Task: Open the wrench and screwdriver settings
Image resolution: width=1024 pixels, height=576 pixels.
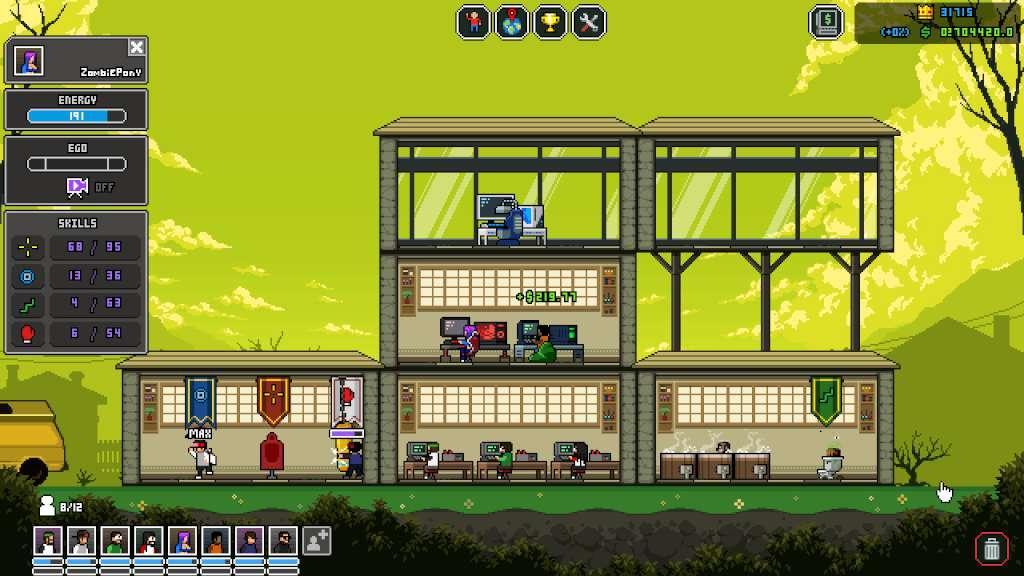Action: (x=589, y=22)
